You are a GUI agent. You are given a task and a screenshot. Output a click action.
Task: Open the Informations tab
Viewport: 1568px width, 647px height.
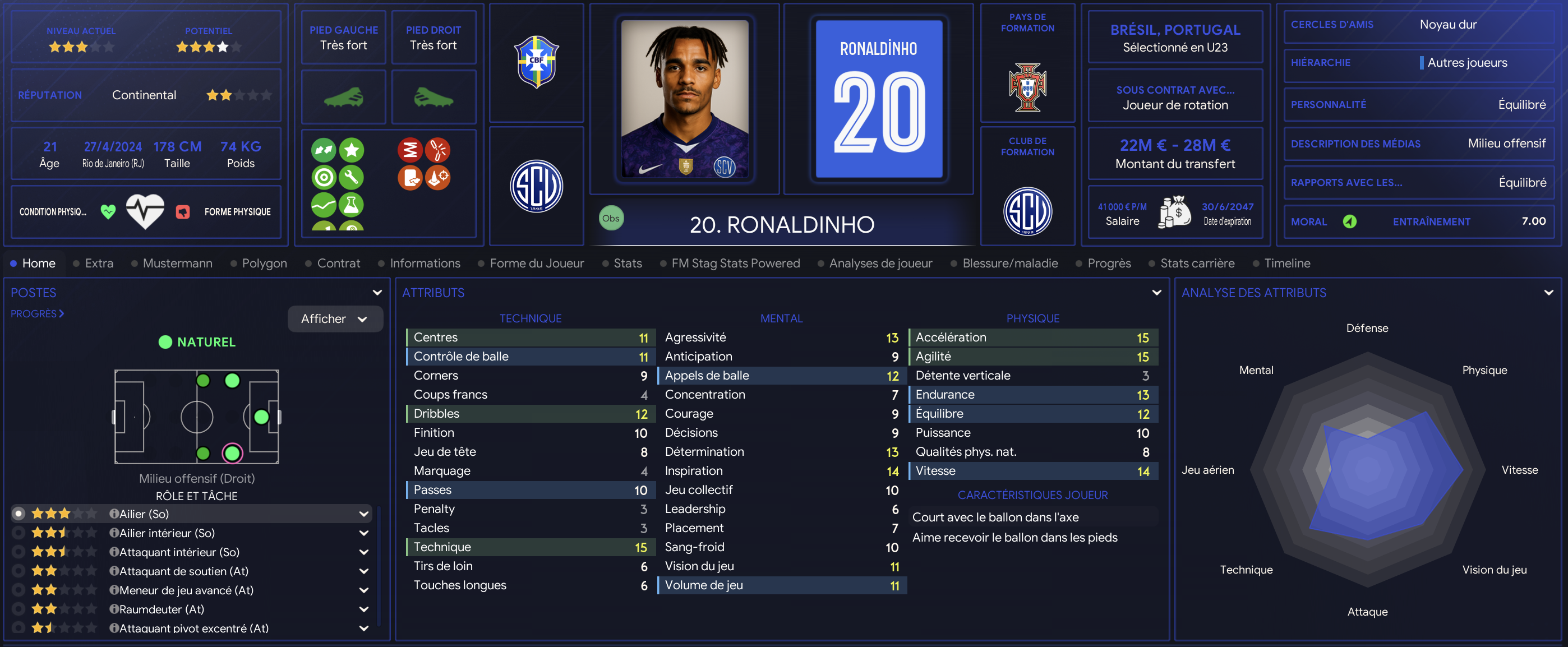coord(425,263)
